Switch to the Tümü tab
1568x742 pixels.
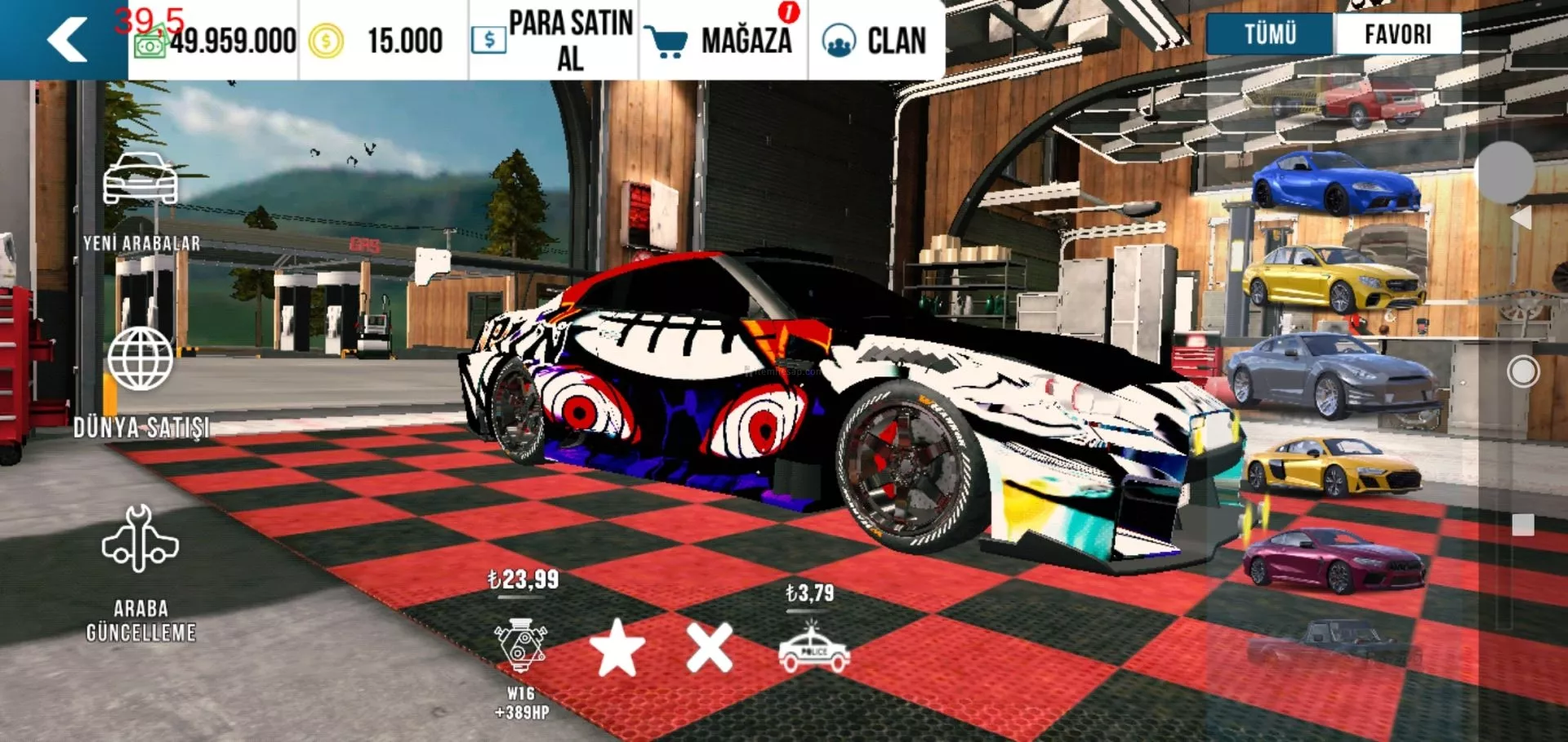1270,34
